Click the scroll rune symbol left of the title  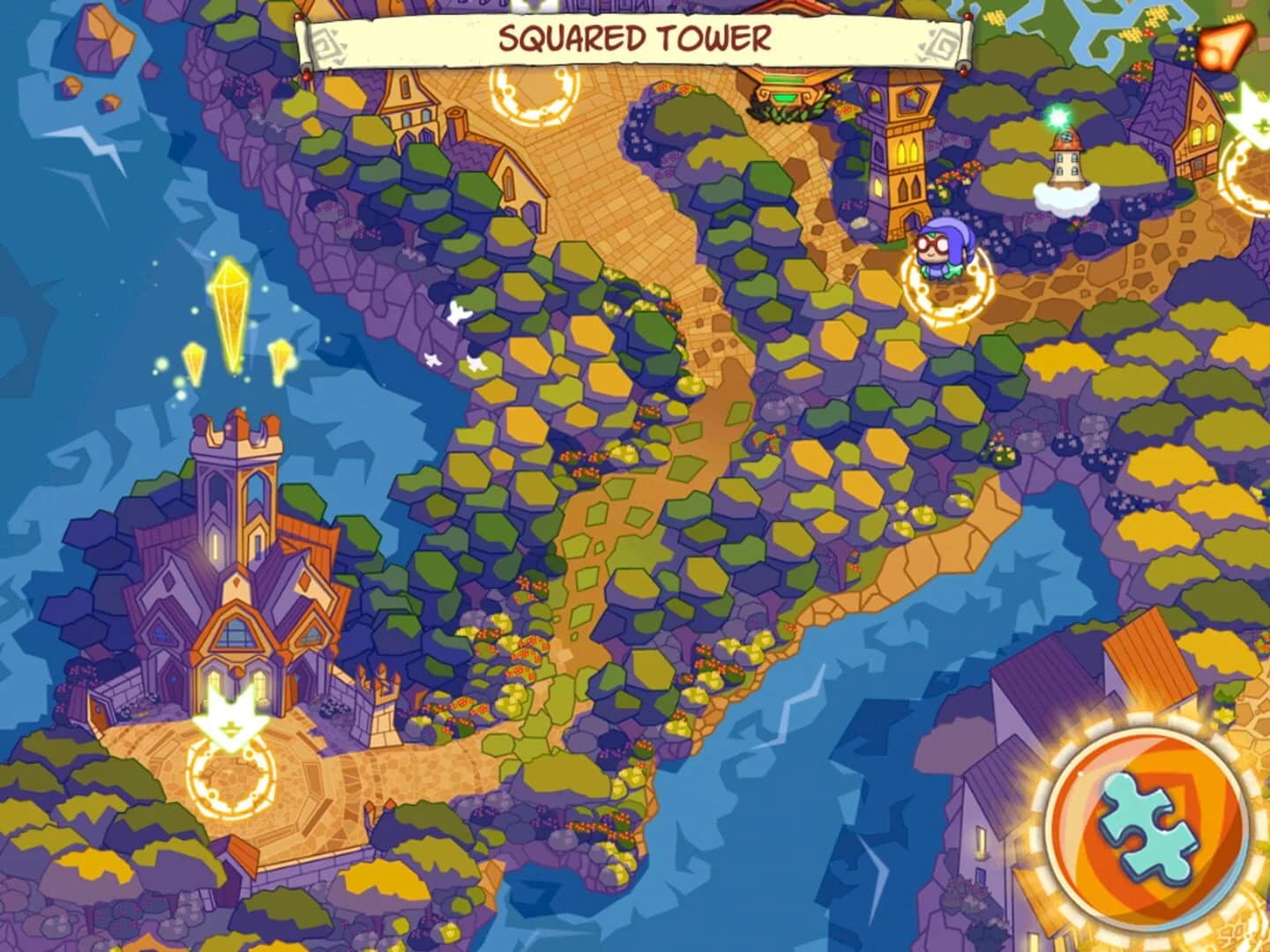point(327,40)
